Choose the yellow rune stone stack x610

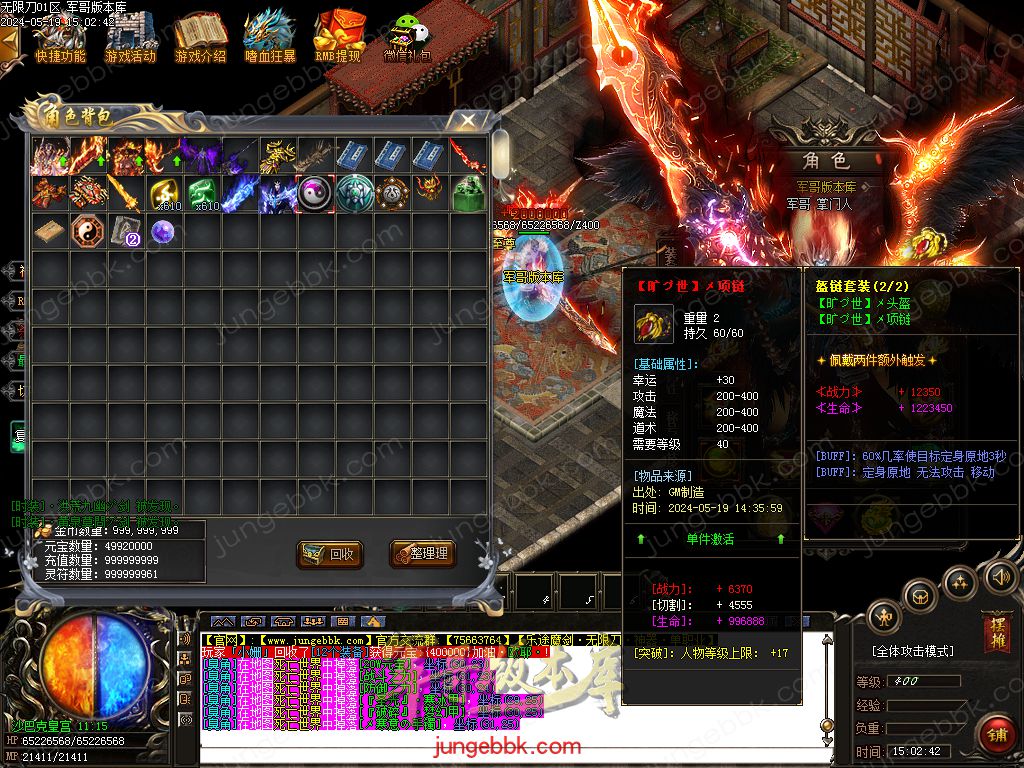coord(163,193)
